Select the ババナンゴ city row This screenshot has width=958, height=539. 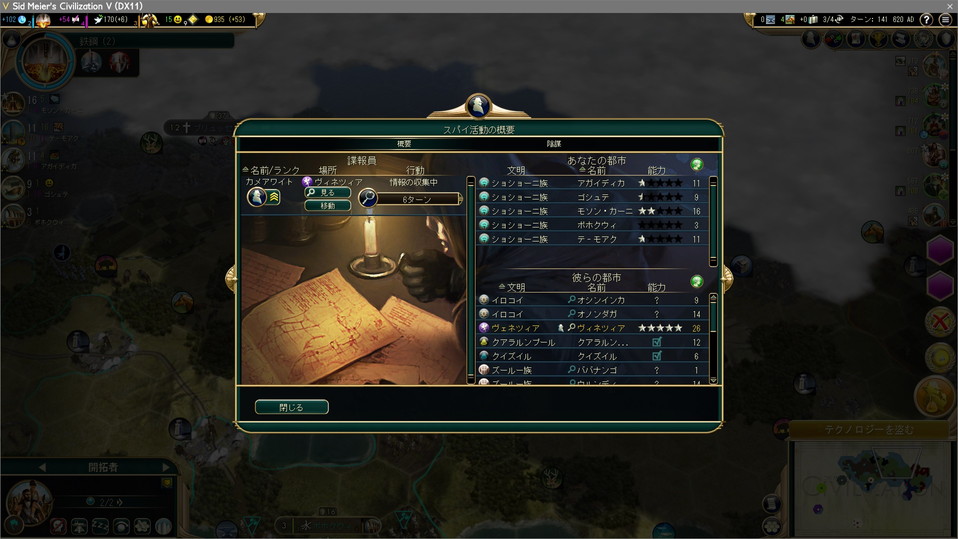[592, 370]
